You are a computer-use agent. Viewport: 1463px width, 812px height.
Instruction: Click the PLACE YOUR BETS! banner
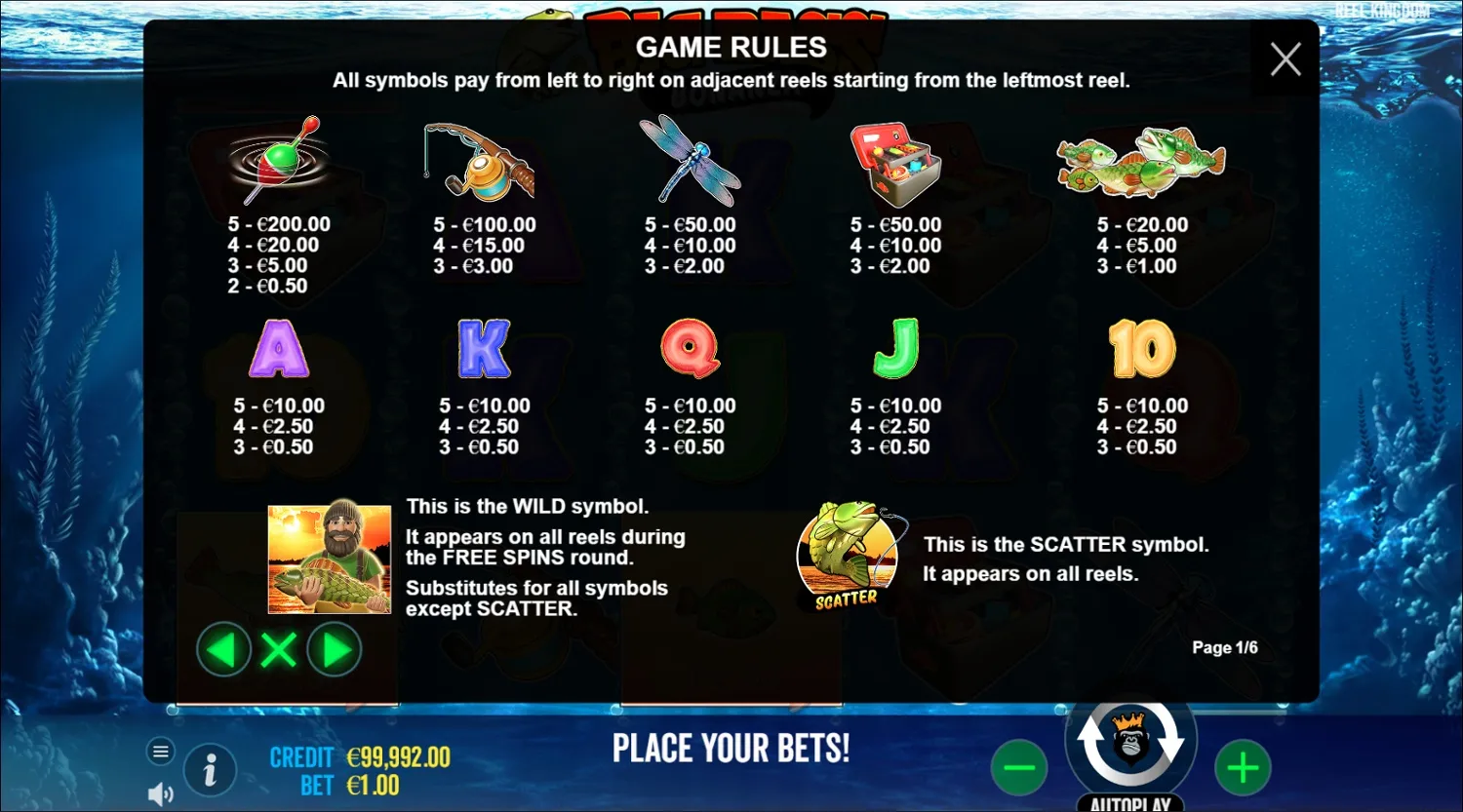[x=731, y=749]
